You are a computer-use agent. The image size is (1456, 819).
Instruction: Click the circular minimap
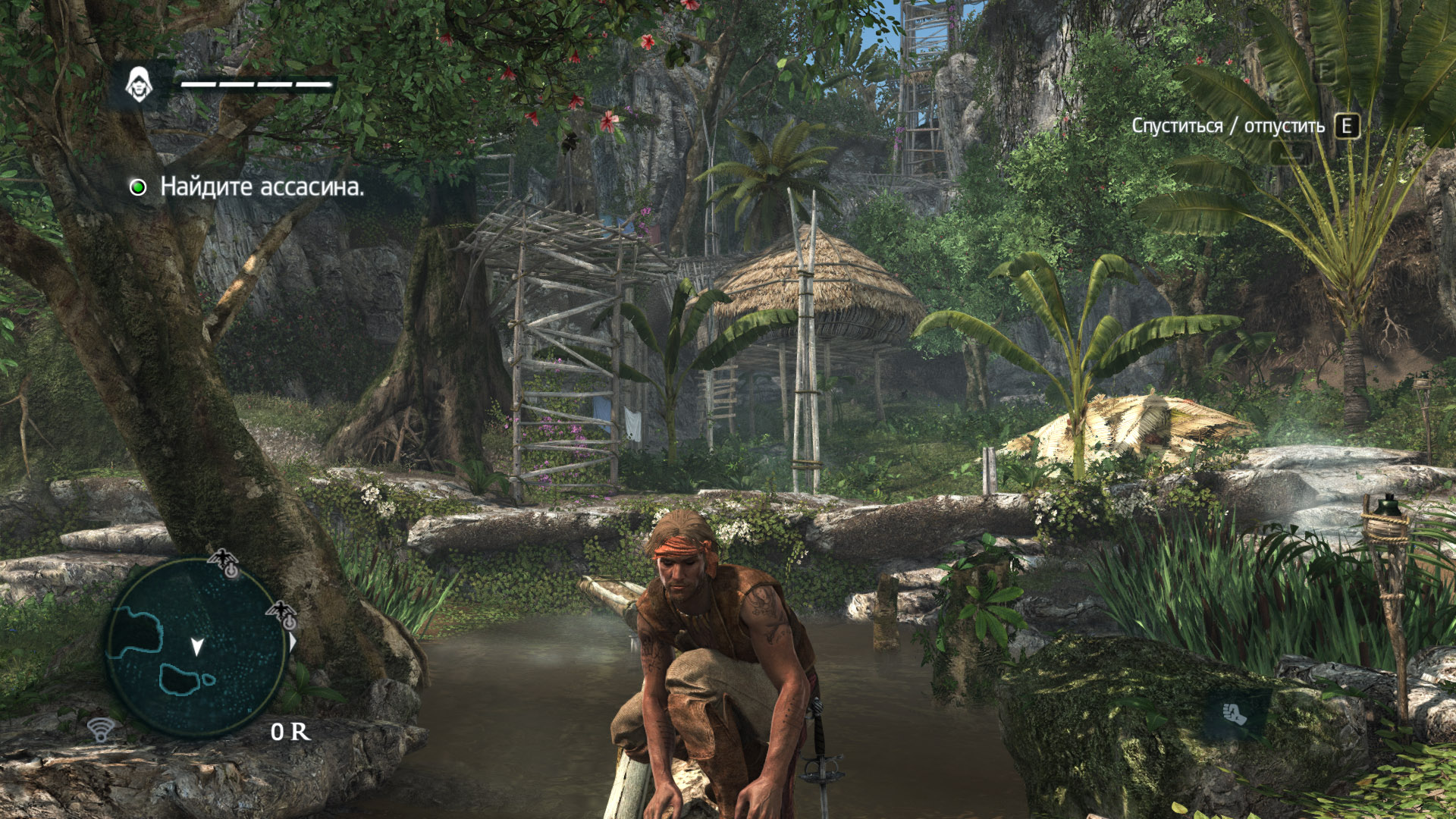[196, 648]
